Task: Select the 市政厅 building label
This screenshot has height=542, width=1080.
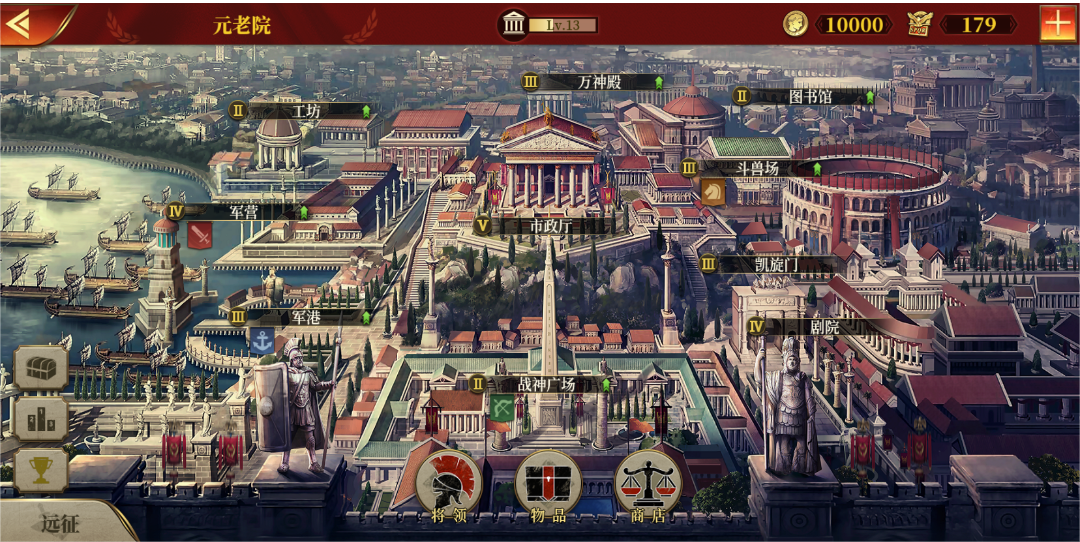Action: (x=549, y=226)
